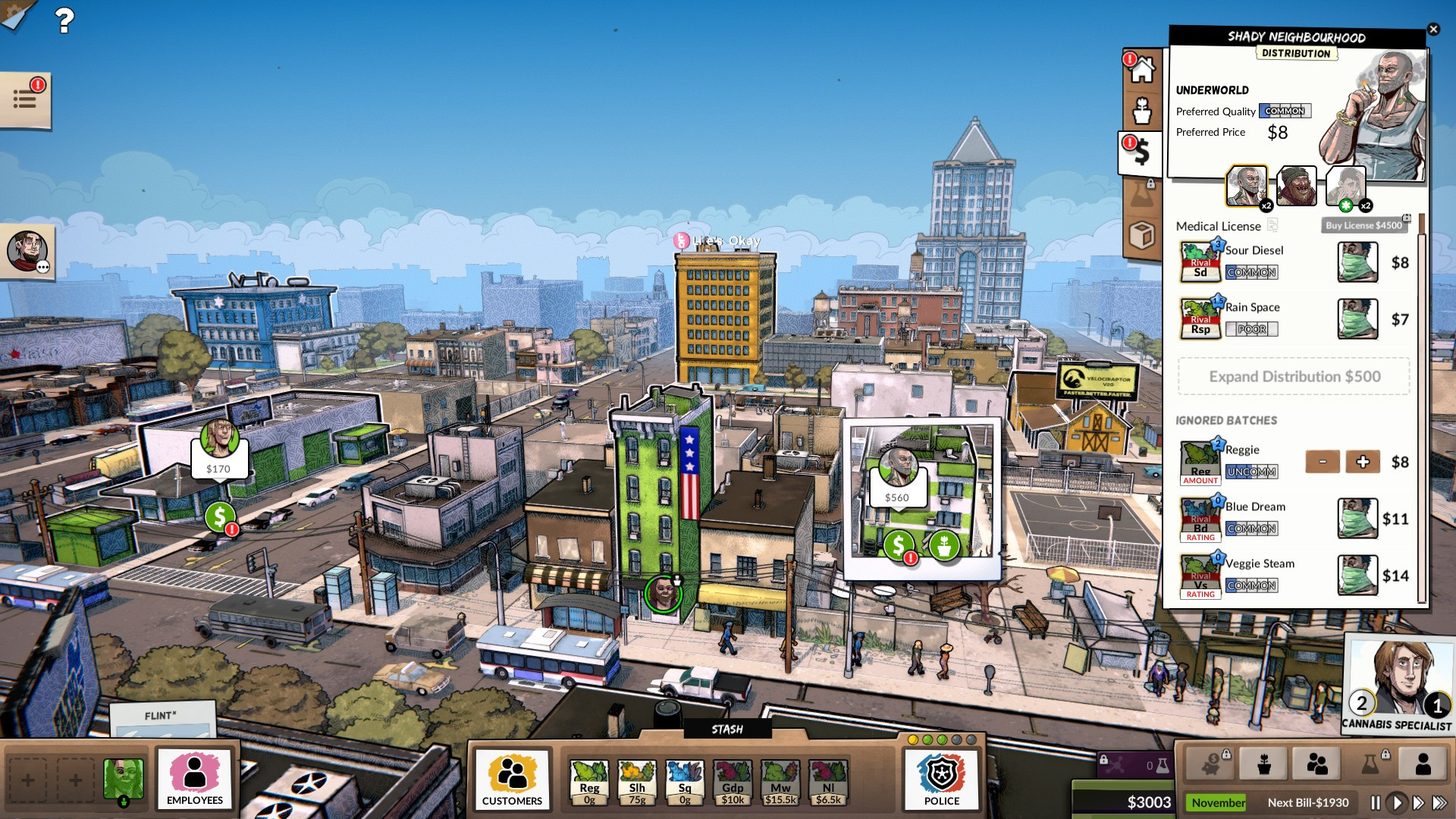Select the Gdp stash strain slot
This screenshot has width=1456, height=819.
point(733,781)
